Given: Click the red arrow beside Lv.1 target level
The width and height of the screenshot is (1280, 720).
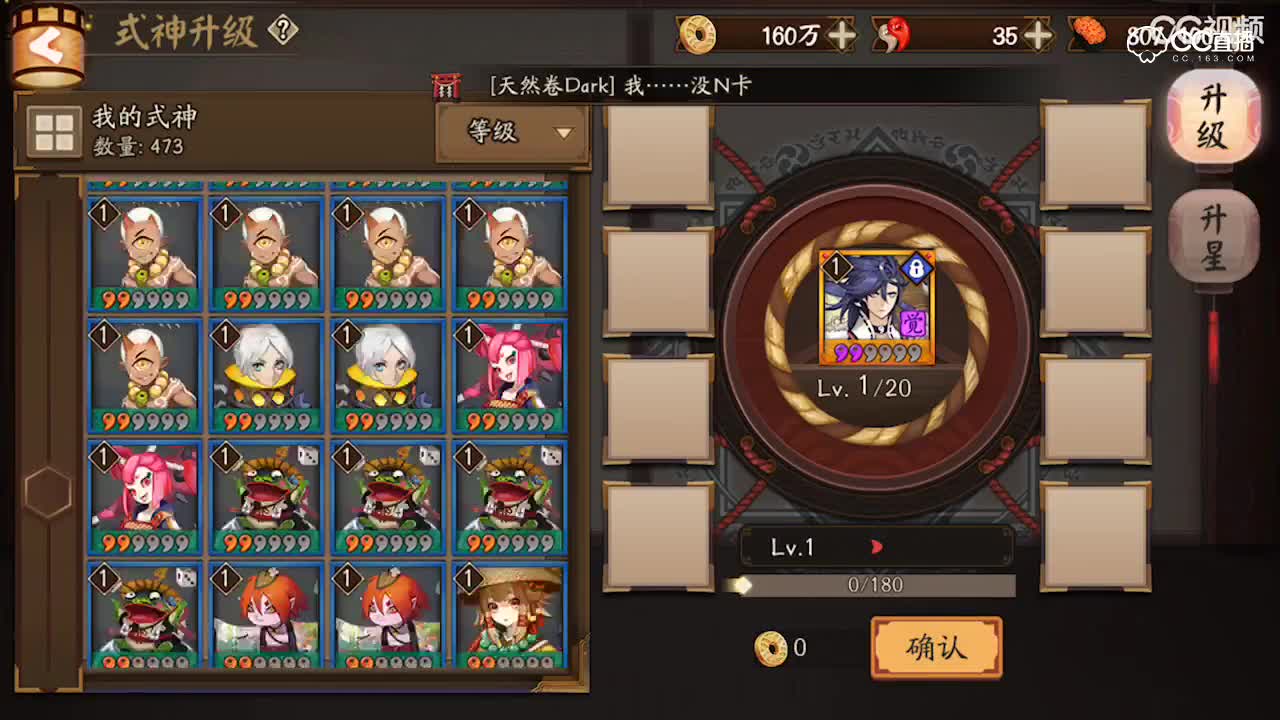Looking at the screenshot, I should [x=877, y=547].
